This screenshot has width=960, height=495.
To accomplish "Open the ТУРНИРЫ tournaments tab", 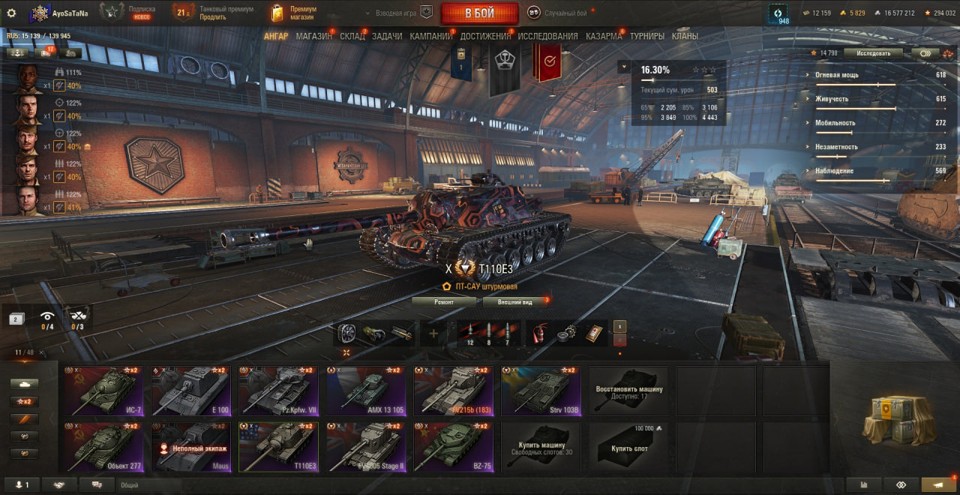I will (648, 36).
